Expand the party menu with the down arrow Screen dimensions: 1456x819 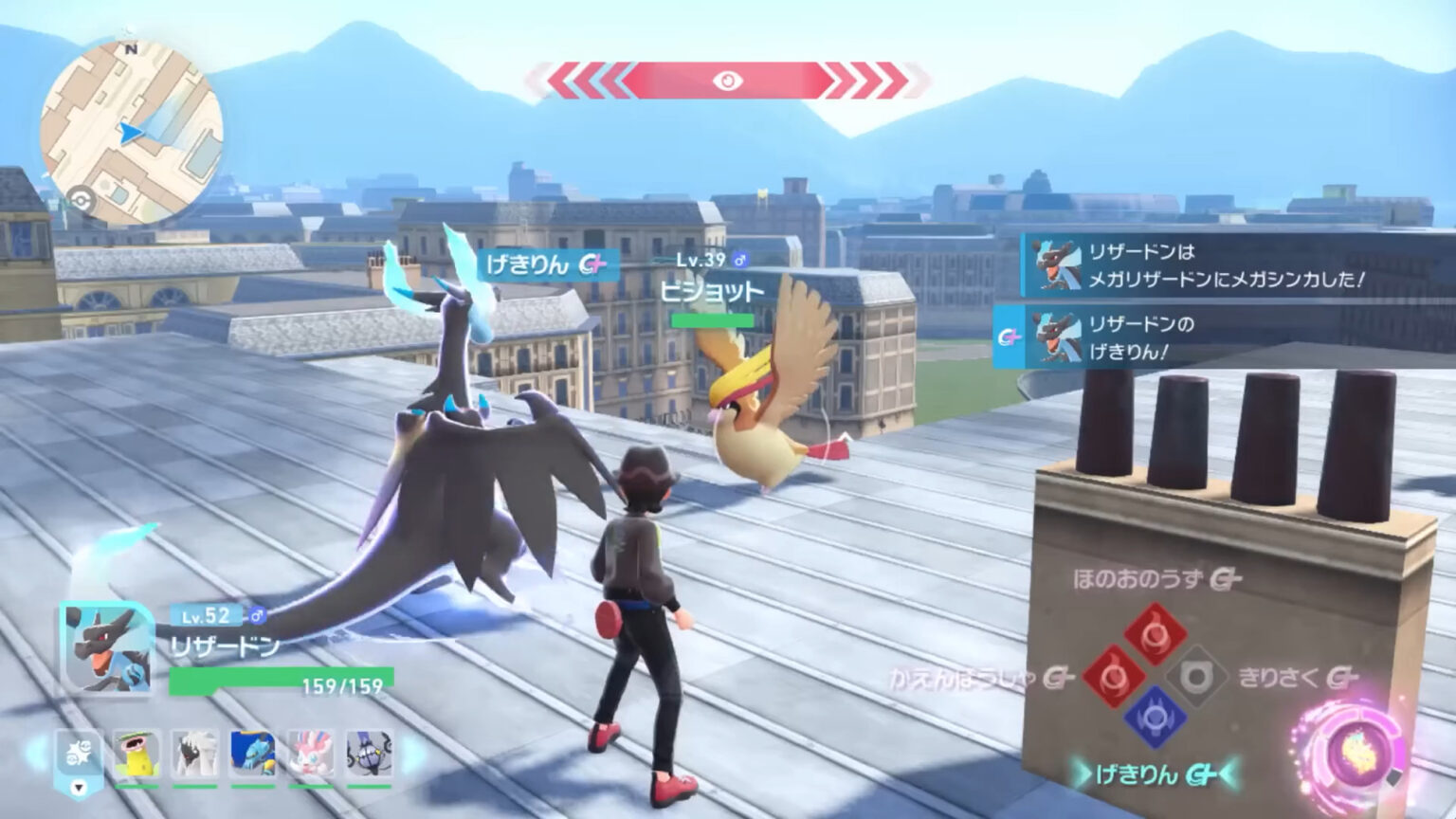coord(79,789)
